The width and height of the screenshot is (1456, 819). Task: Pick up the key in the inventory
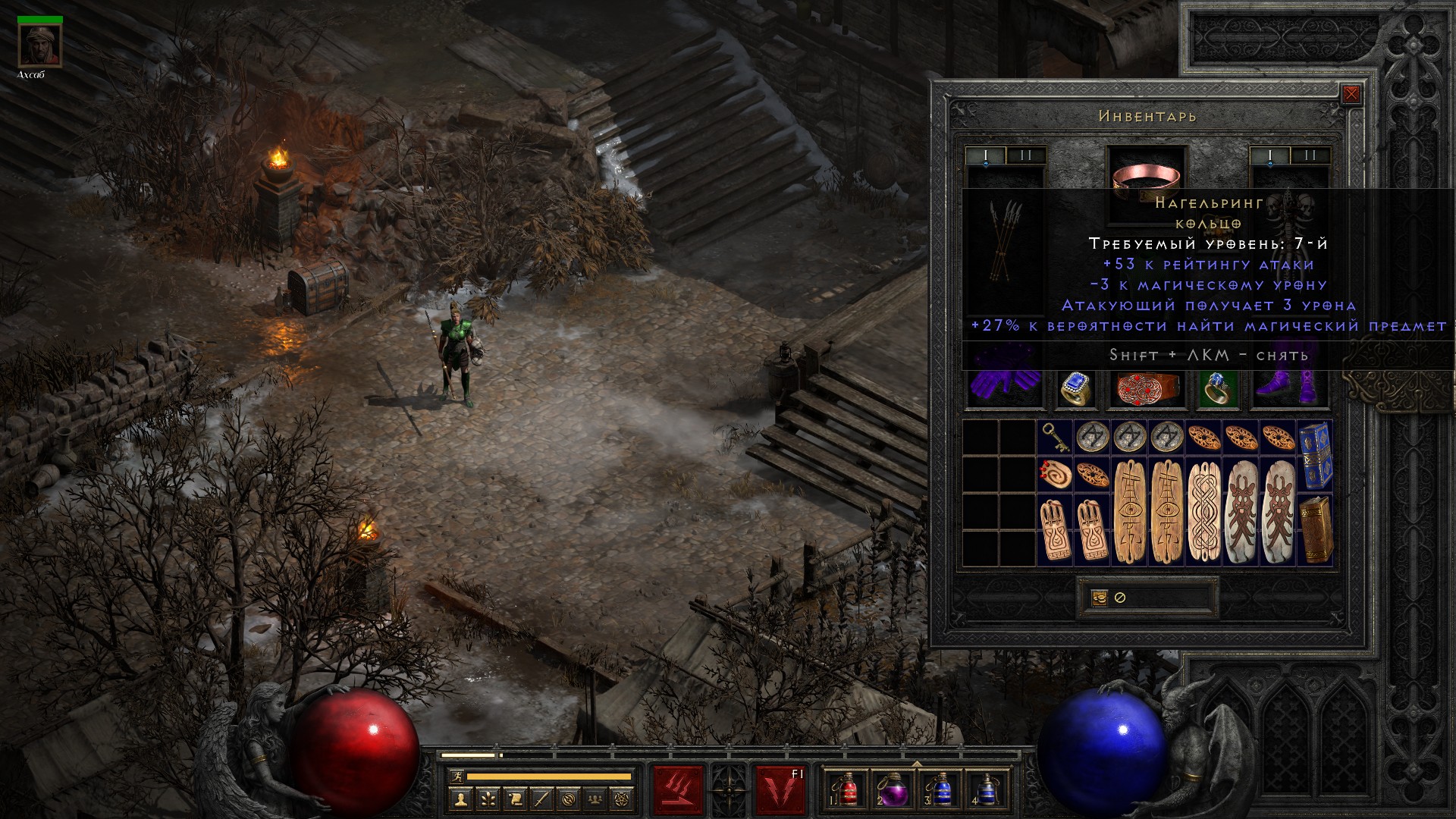coord(1055,436)
